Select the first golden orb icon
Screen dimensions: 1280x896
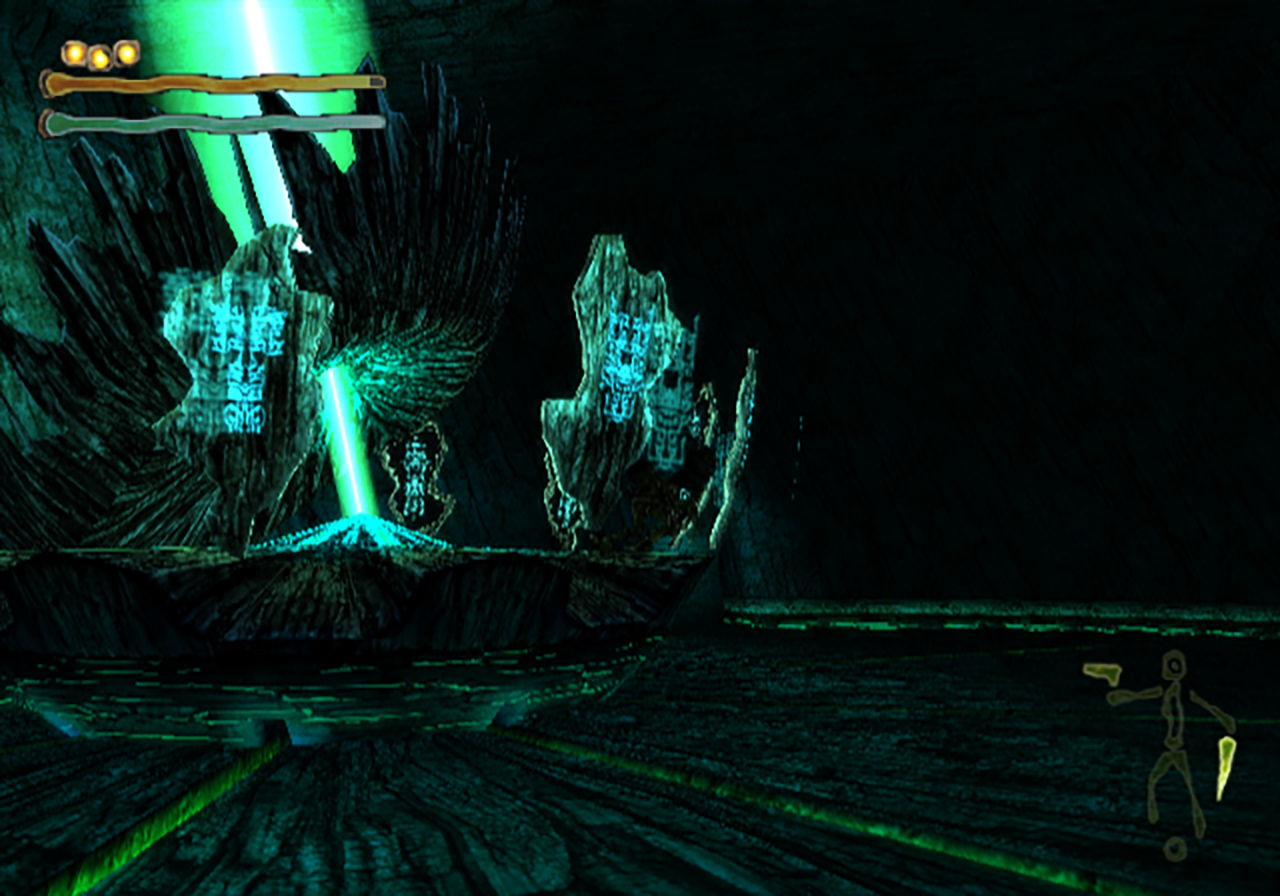coord(74,53)
